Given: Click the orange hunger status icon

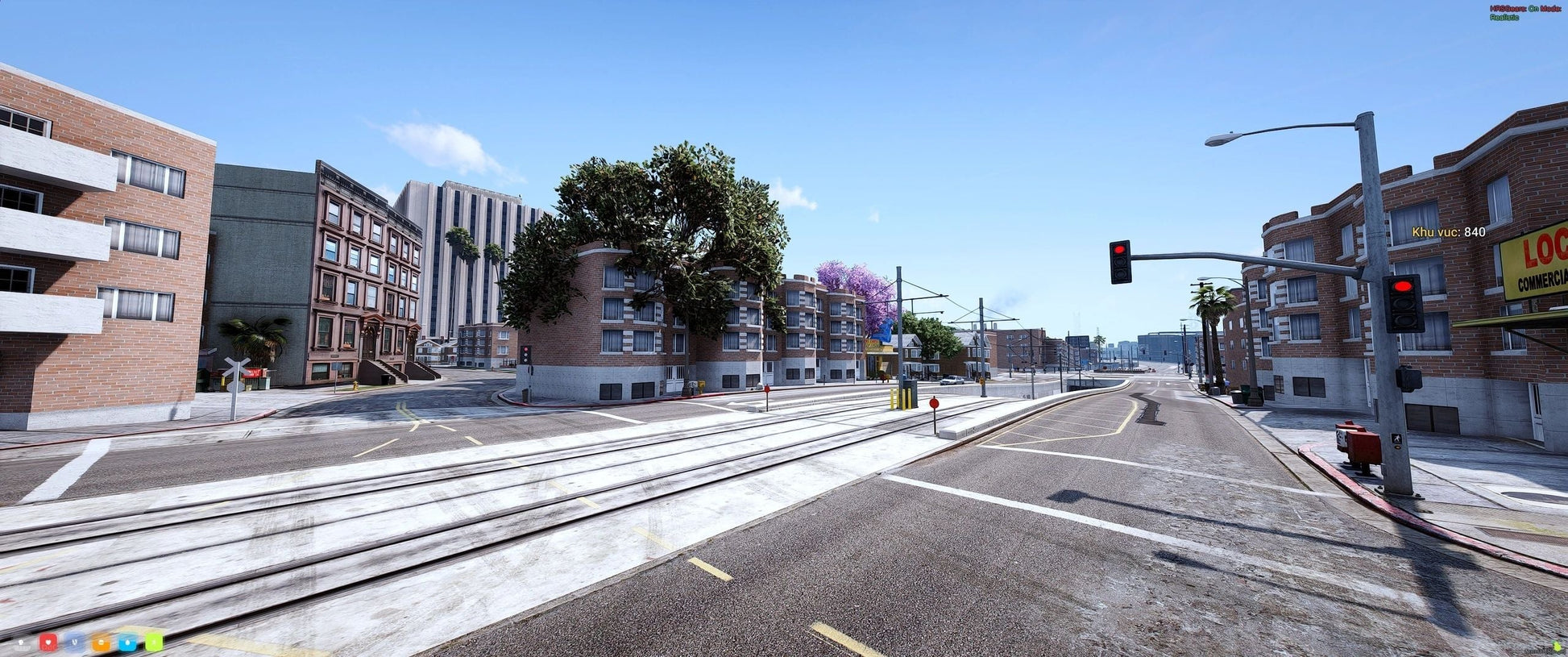Looking at the screenshot, I should (101, 642).
